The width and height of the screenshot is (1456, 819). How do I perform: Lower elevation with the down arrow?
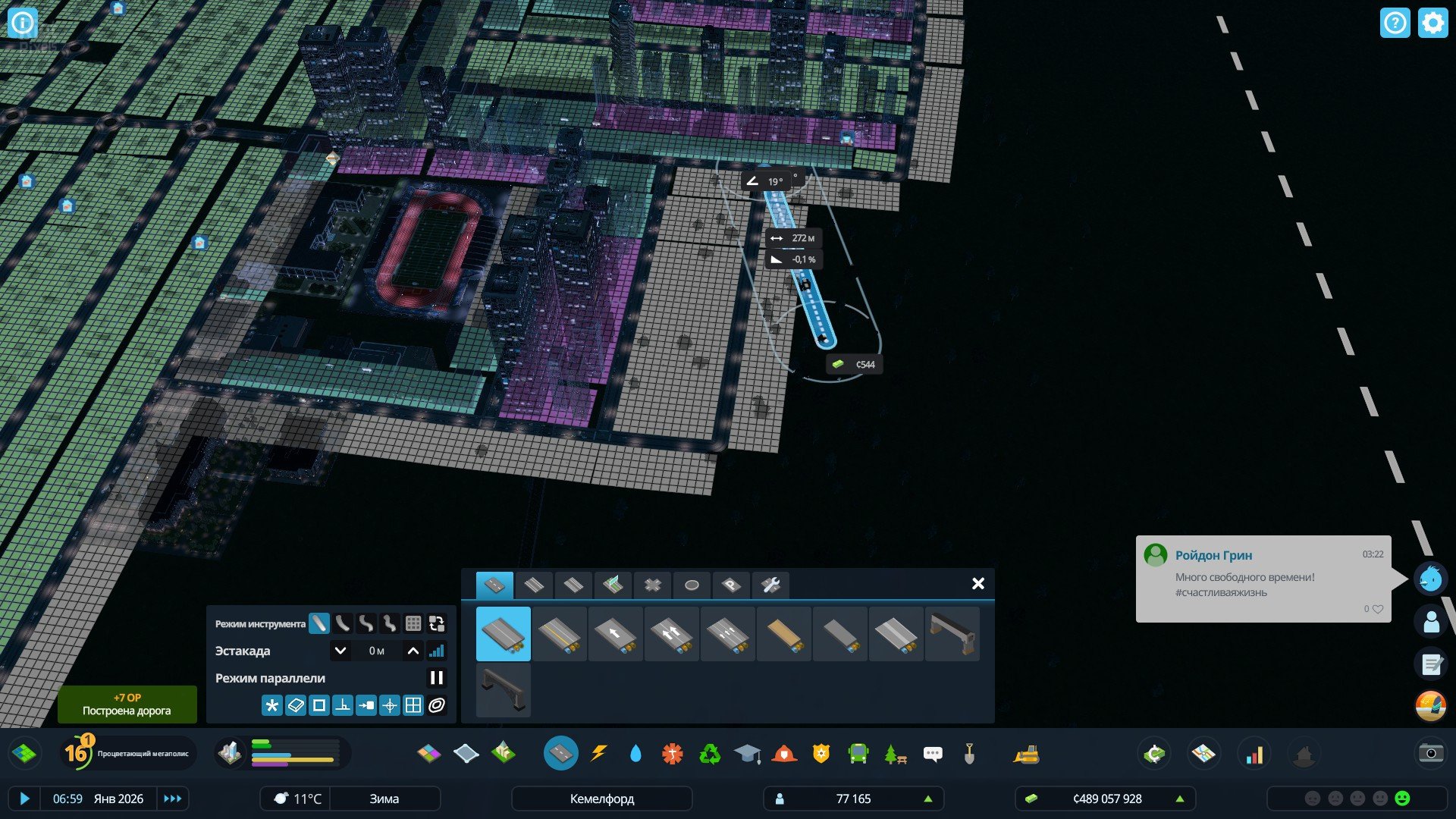(340, 651)
